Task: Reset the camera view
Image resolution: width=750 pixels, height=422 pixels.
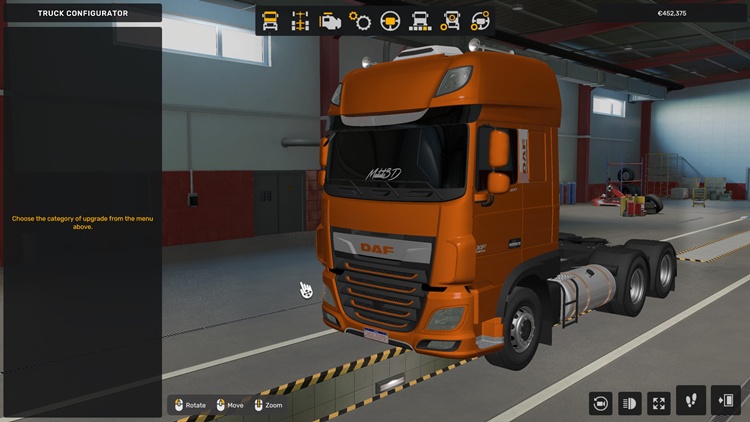Action: [600, 403]
